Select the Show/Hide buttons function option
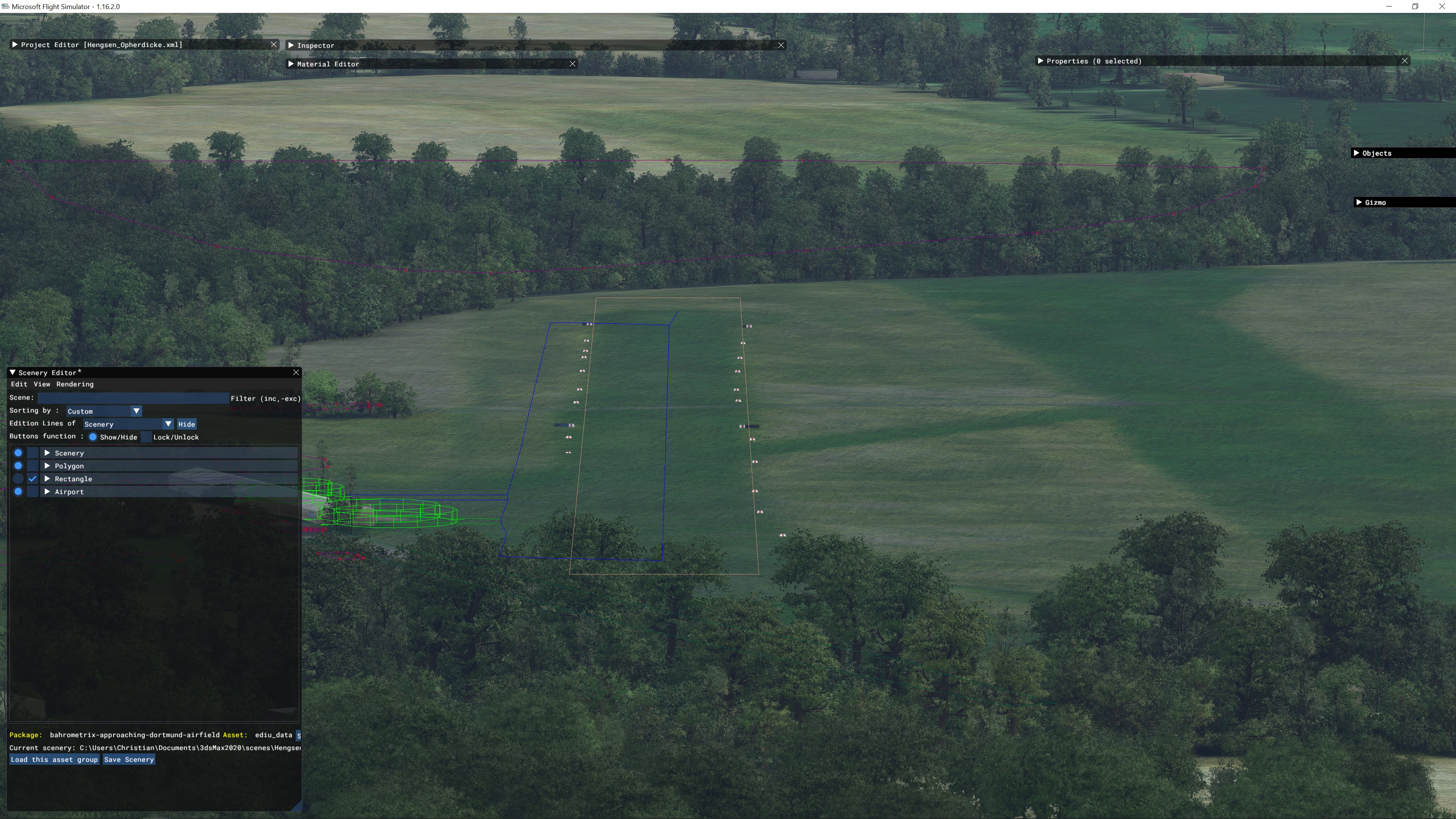This screenshot has width=1456, height=819. 93,437
